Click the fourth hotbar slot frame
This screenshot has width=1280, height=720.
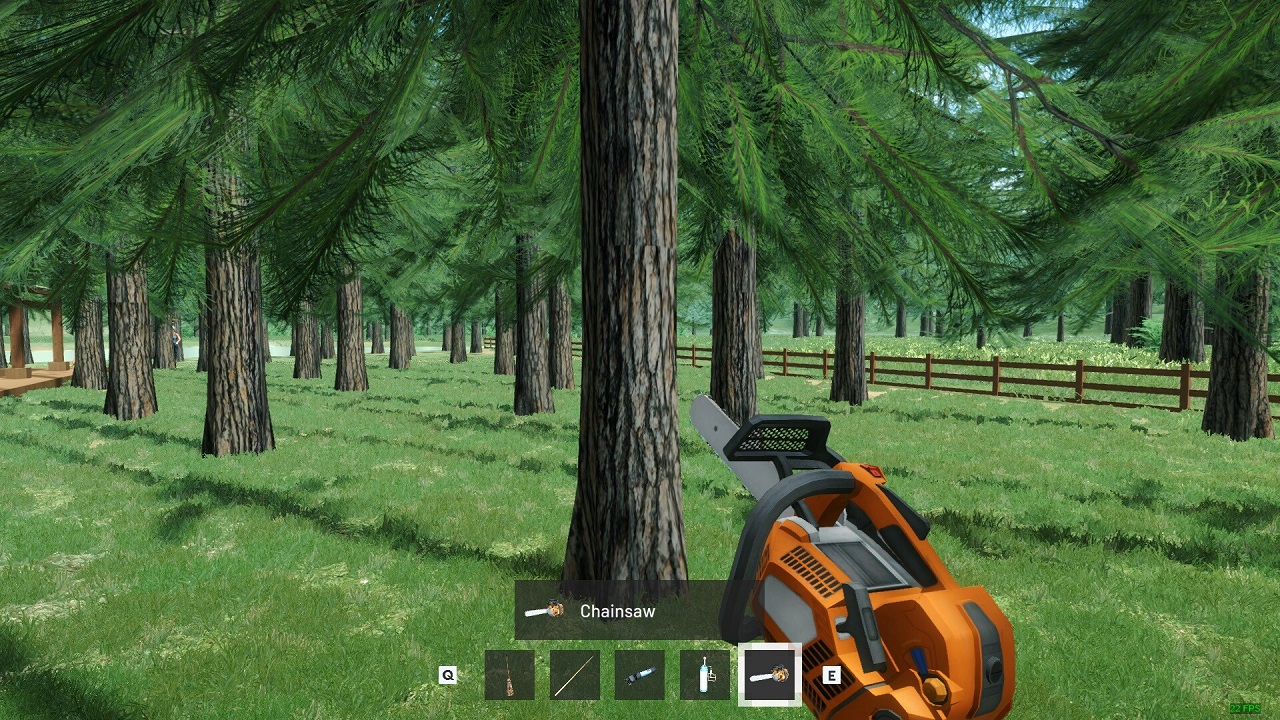(704, 676)
